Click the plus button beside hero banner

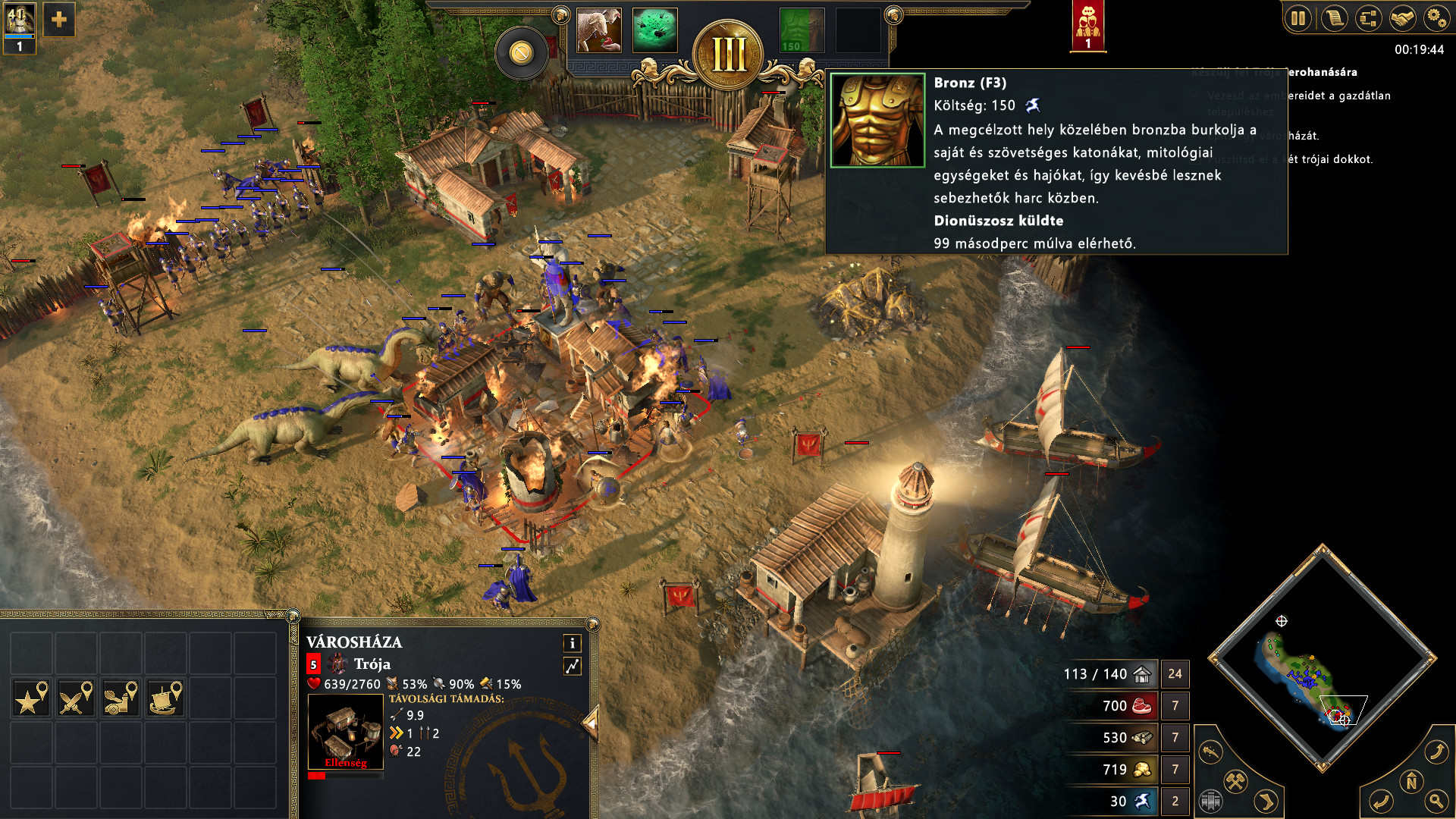click(x=59, y=20)
